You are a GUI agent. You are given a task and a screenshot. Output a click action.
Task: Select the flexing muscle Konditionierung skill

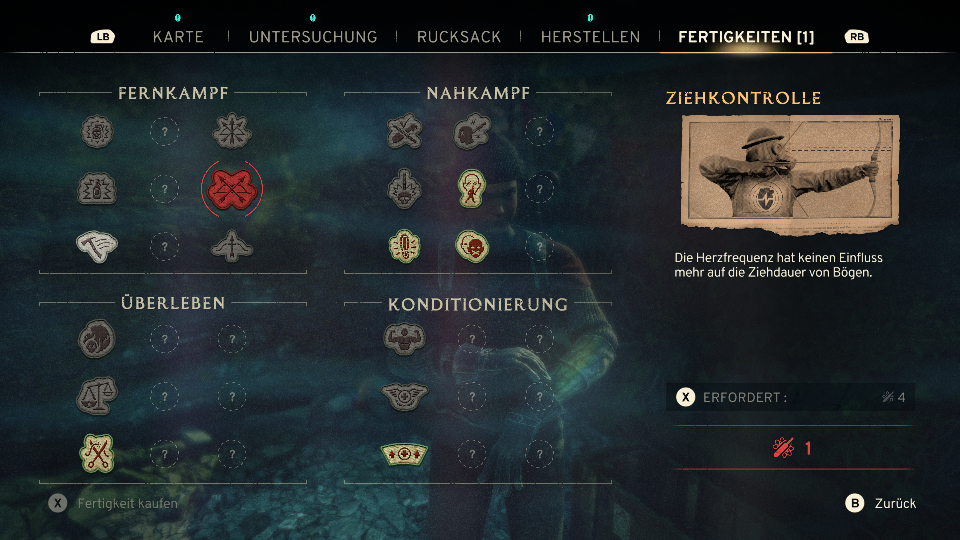[x=405, y=339]
